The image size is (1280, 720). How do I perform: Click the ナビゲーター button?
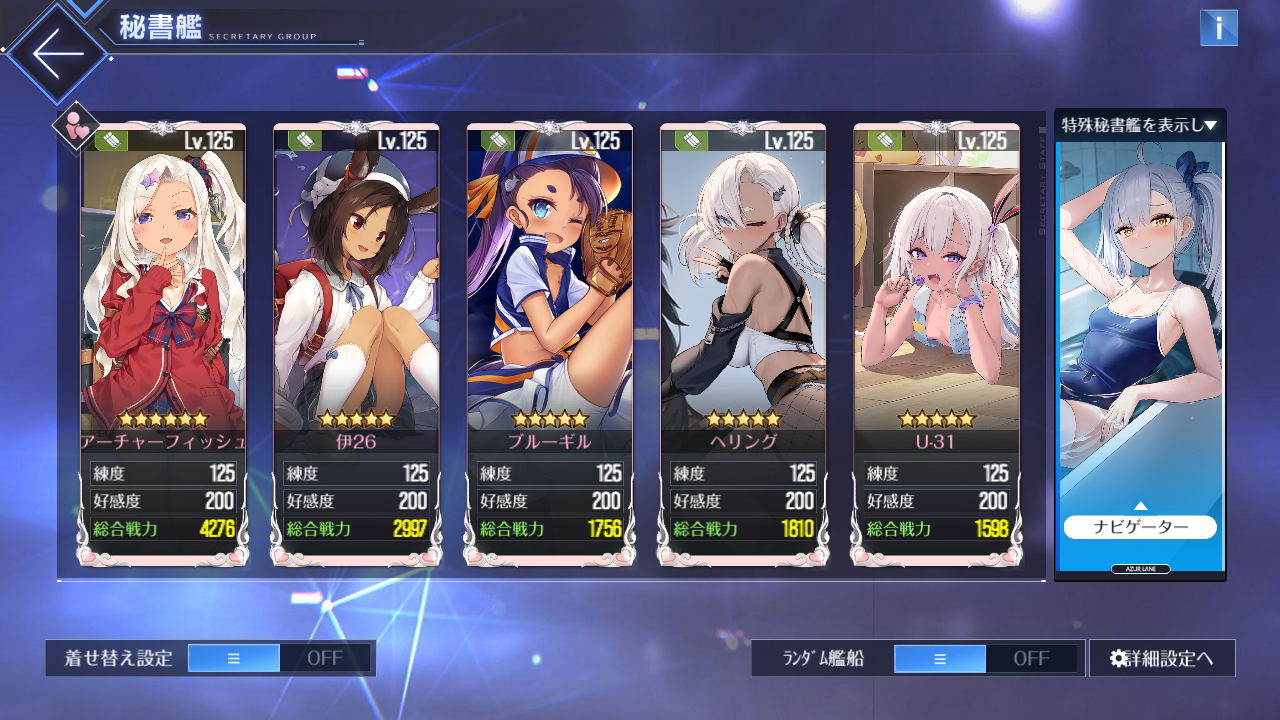[x=1140, y=527]
